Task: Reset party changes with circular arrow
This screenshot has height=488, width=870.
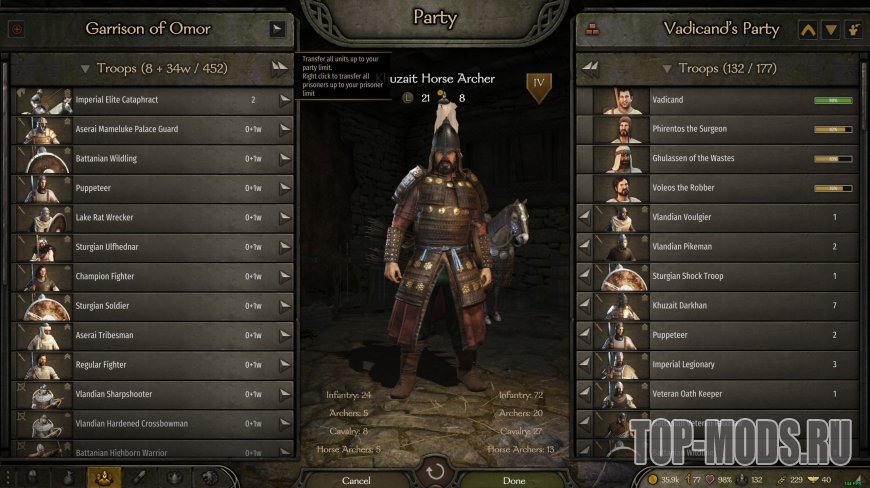Action: [435, 471]
